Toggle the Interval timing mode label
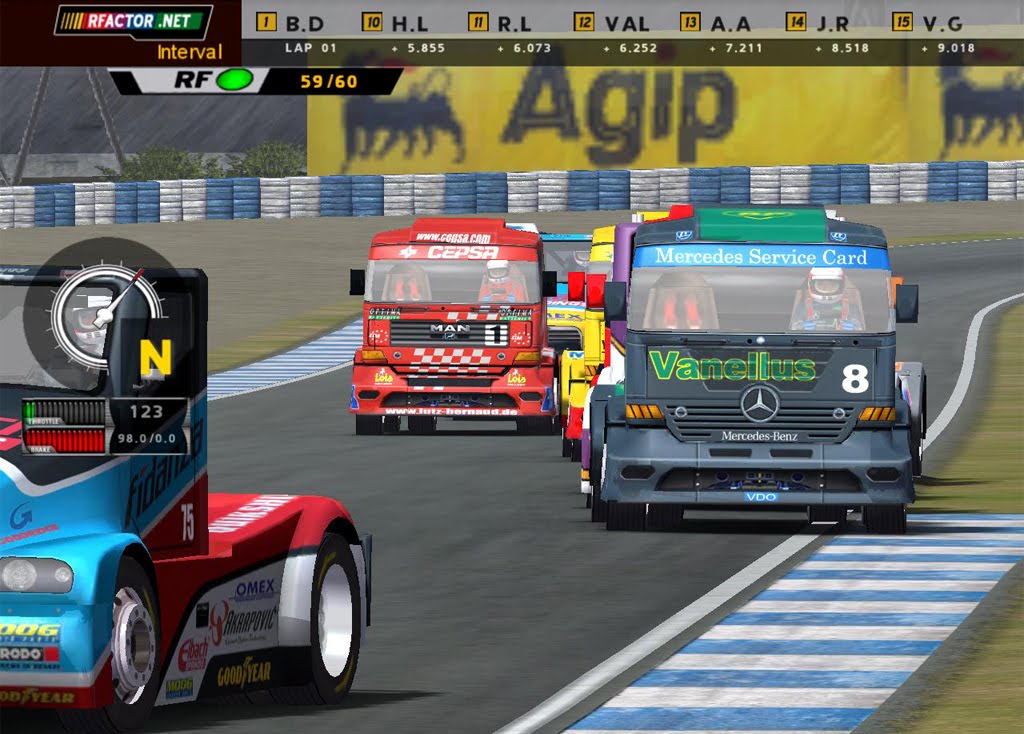 coord(189,52)
